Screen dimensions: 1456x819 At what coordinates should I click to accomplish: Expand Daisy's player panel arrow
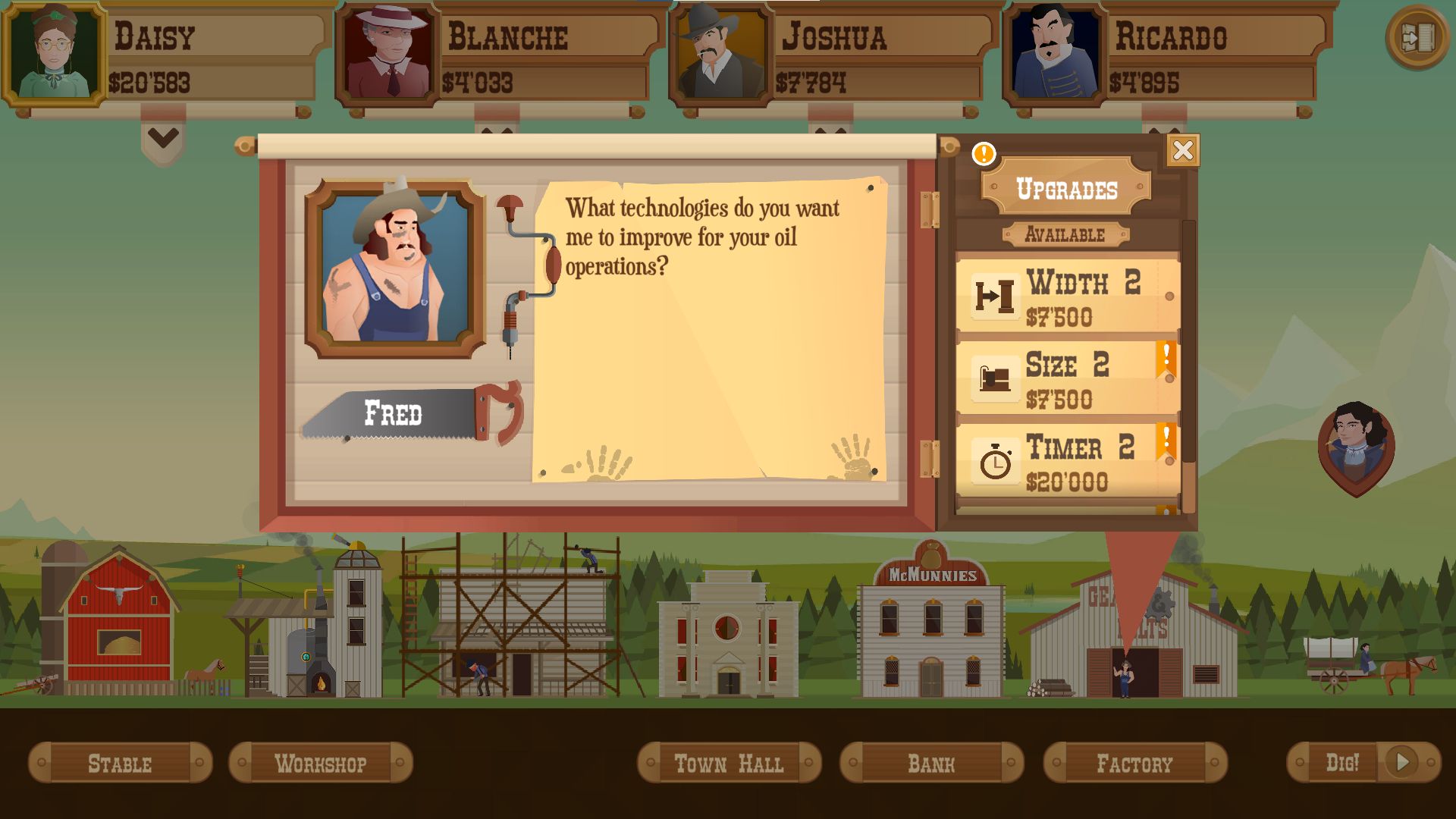163,139
